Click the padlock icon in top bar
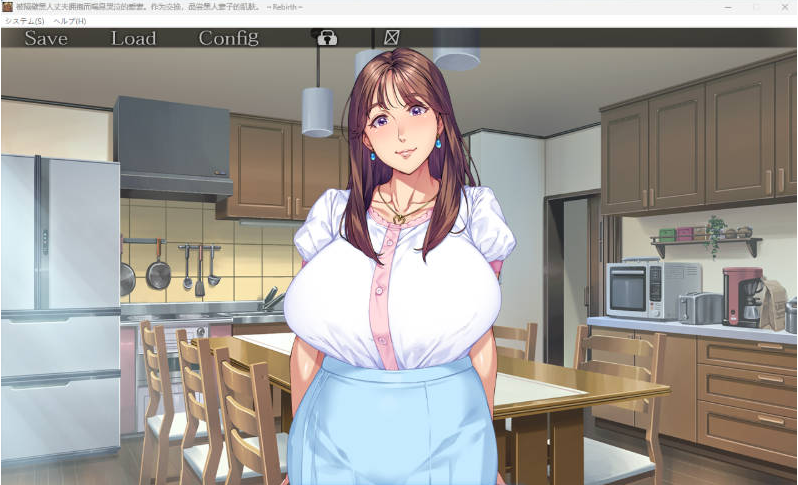Screen dimensions: 798x485 point(326,38)
